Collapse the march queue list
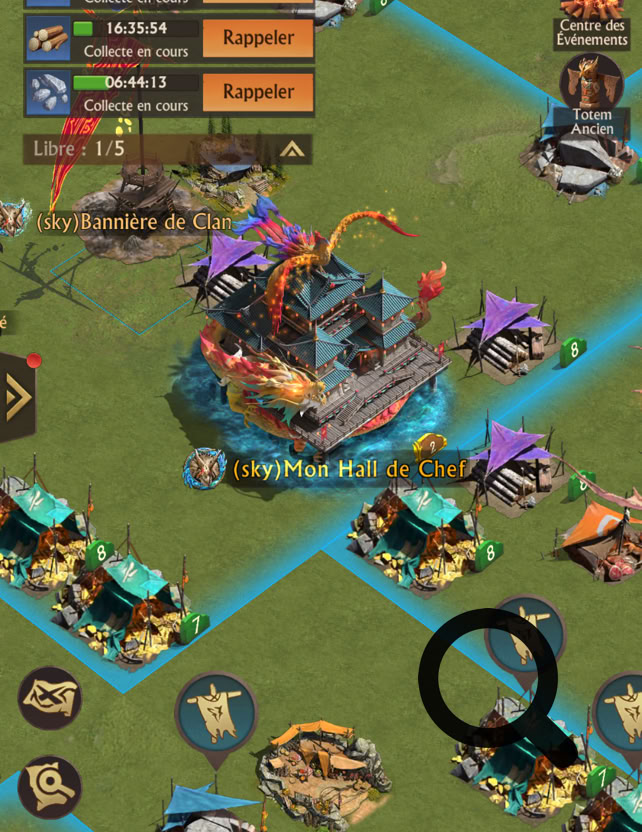Viewport: 642px width, 832px height. [x=292, y=150]
